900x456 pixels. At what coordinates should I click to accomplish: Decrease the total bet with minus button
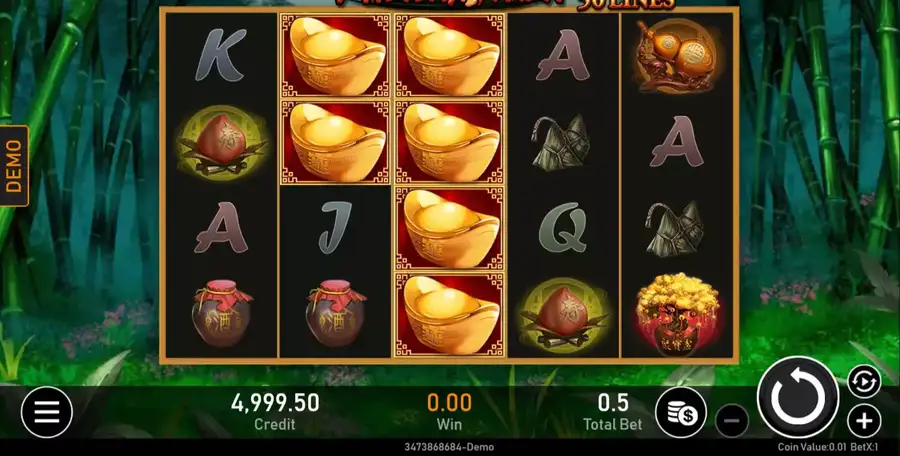(x=732, y=421)
